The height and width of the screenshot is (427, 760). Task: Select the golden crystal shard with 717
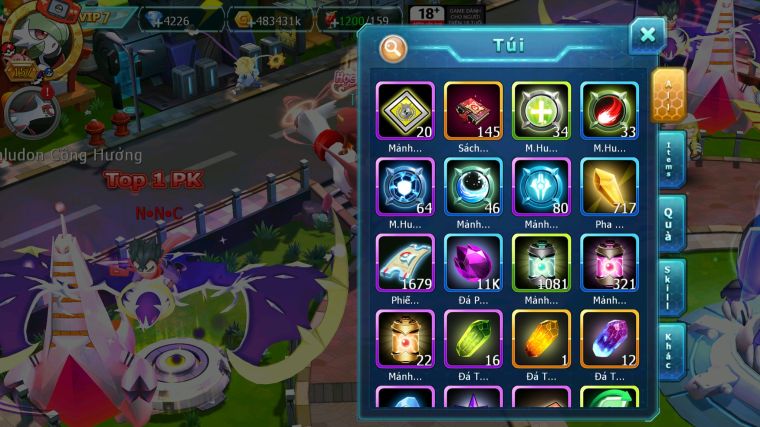(609, 187)
